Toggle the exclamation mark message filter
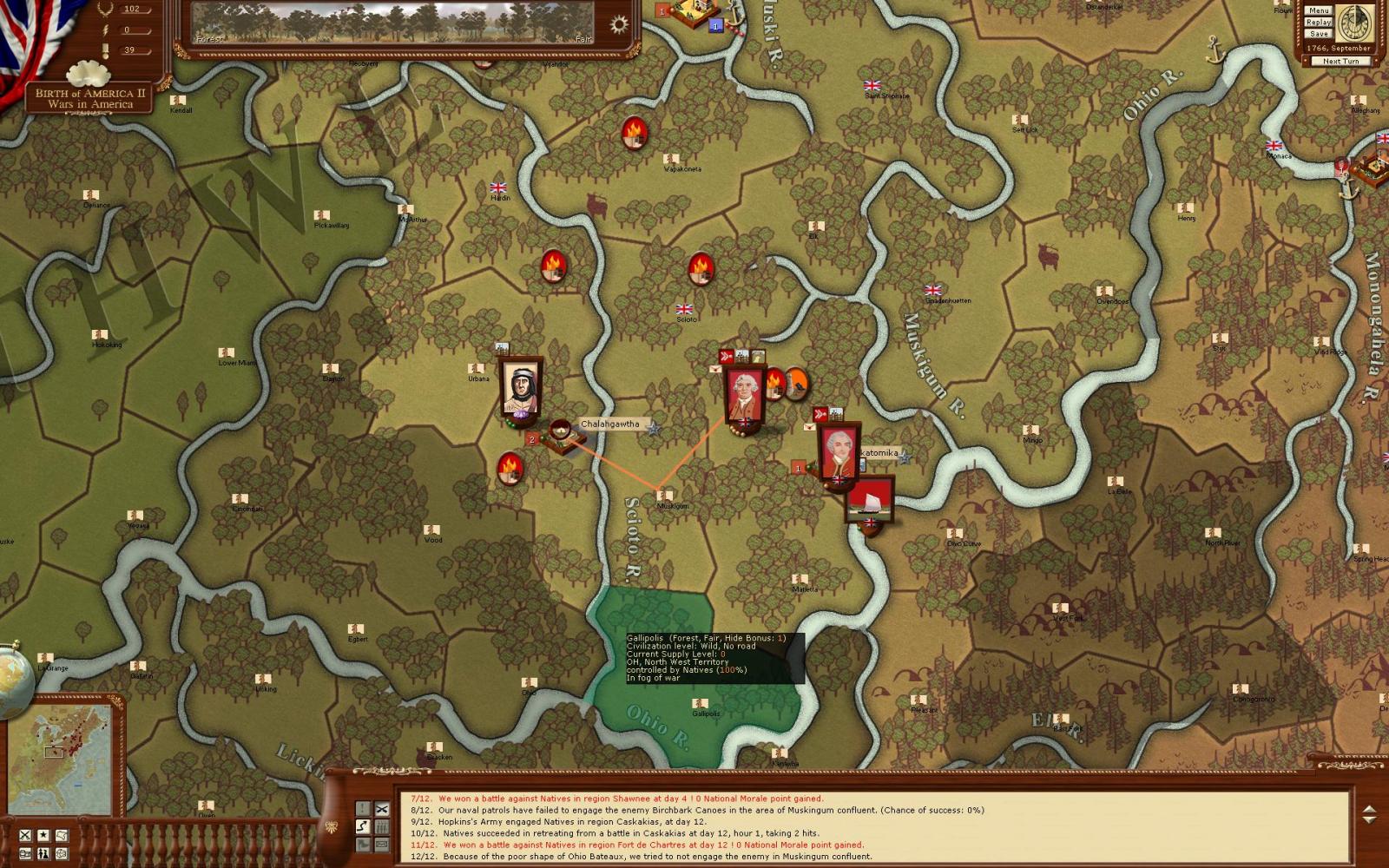The image size is (1389, 868). [x=363, y=809]
